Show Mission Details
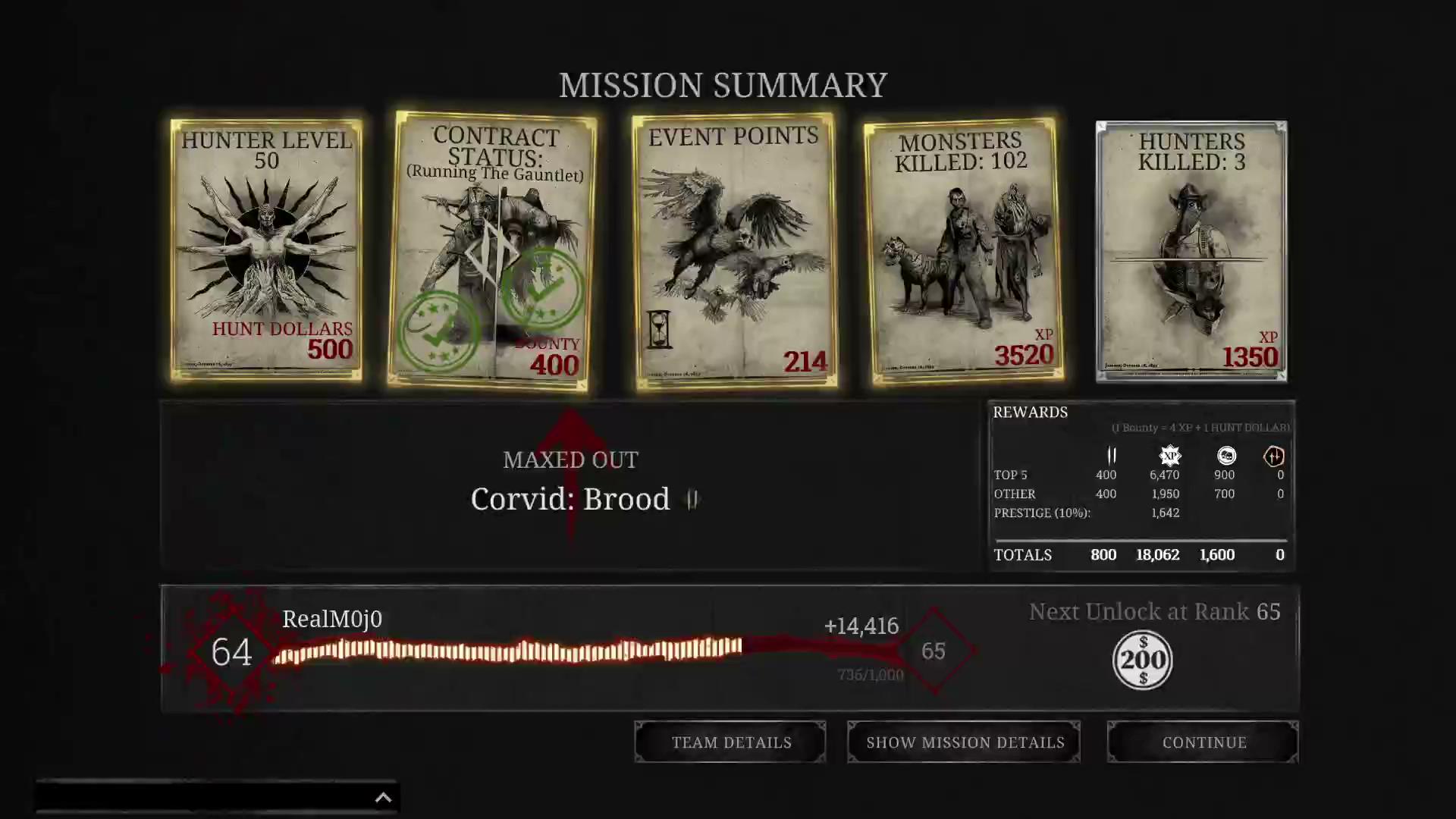 [964, 742]
